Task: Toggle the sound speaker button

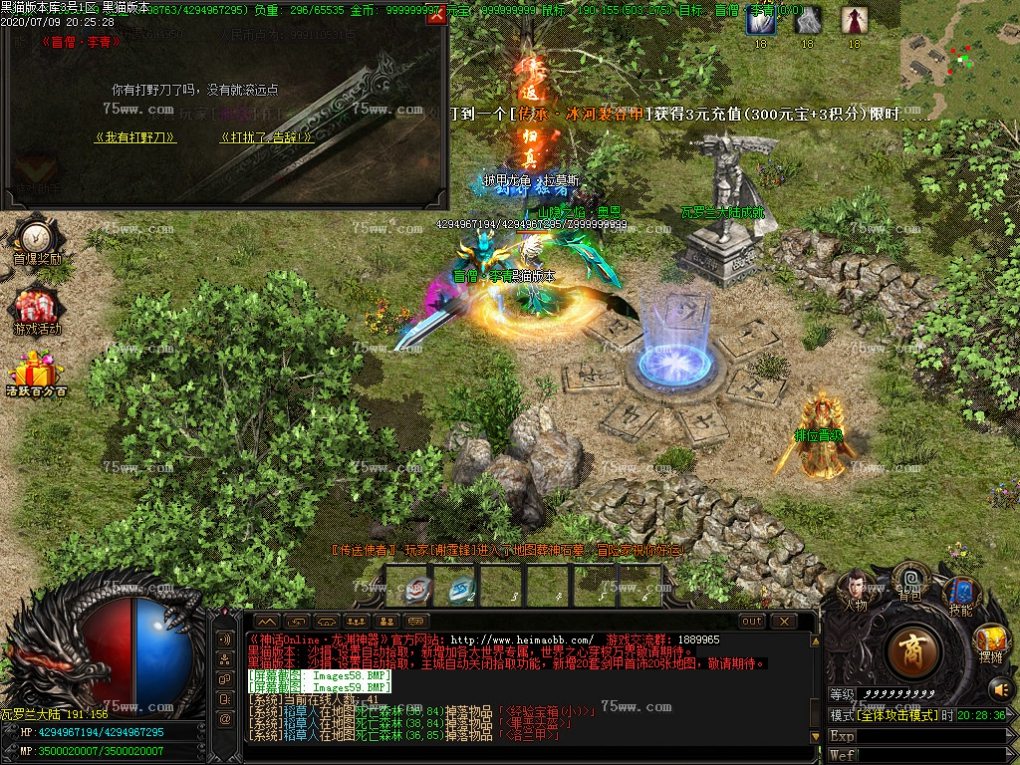Action: pos(1001,689)
